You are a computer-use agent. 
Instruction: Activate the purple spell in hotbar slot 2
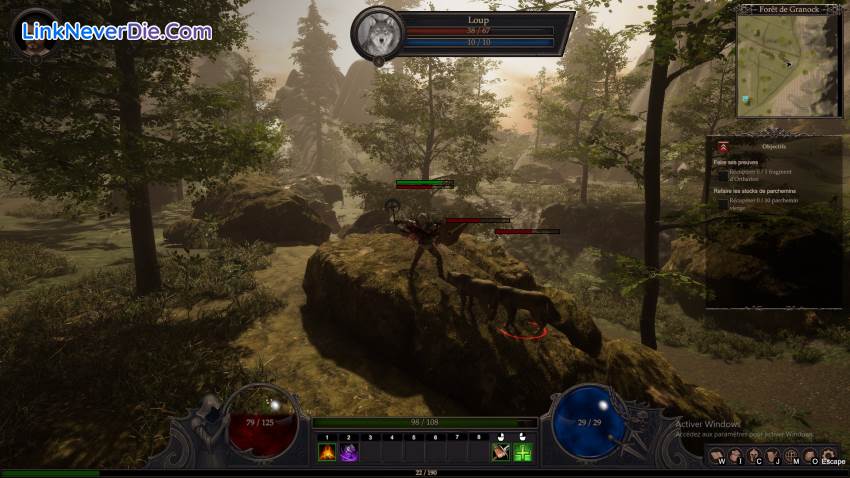pos(349,452)
